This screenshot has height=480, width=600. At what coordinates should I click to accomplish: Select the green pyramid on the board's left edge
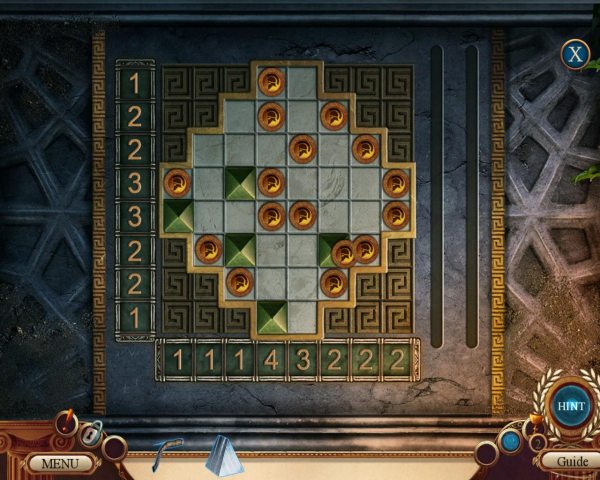click(x=178, y=216)
